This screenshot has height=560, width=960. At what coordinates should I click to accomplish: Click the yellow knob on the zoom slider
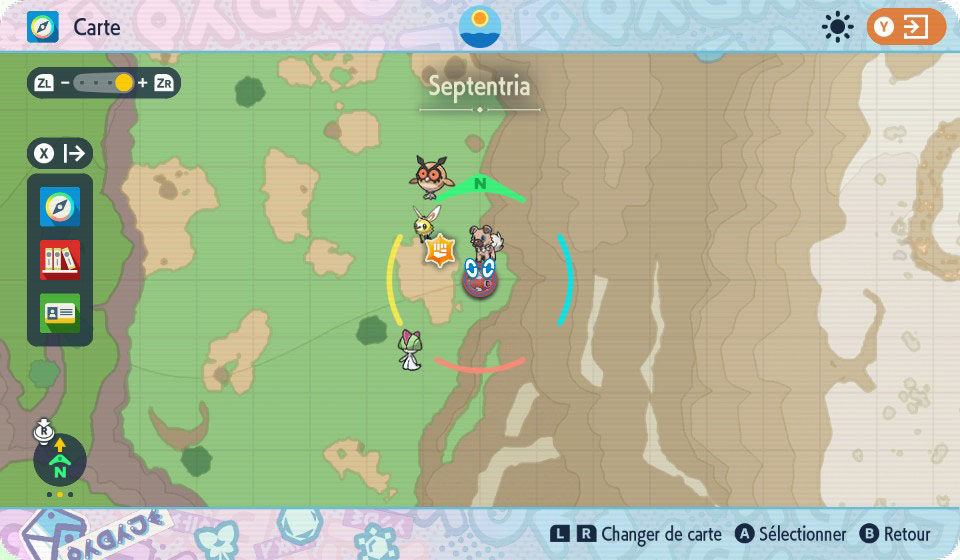pyautogui.click(x=124, y=83)
